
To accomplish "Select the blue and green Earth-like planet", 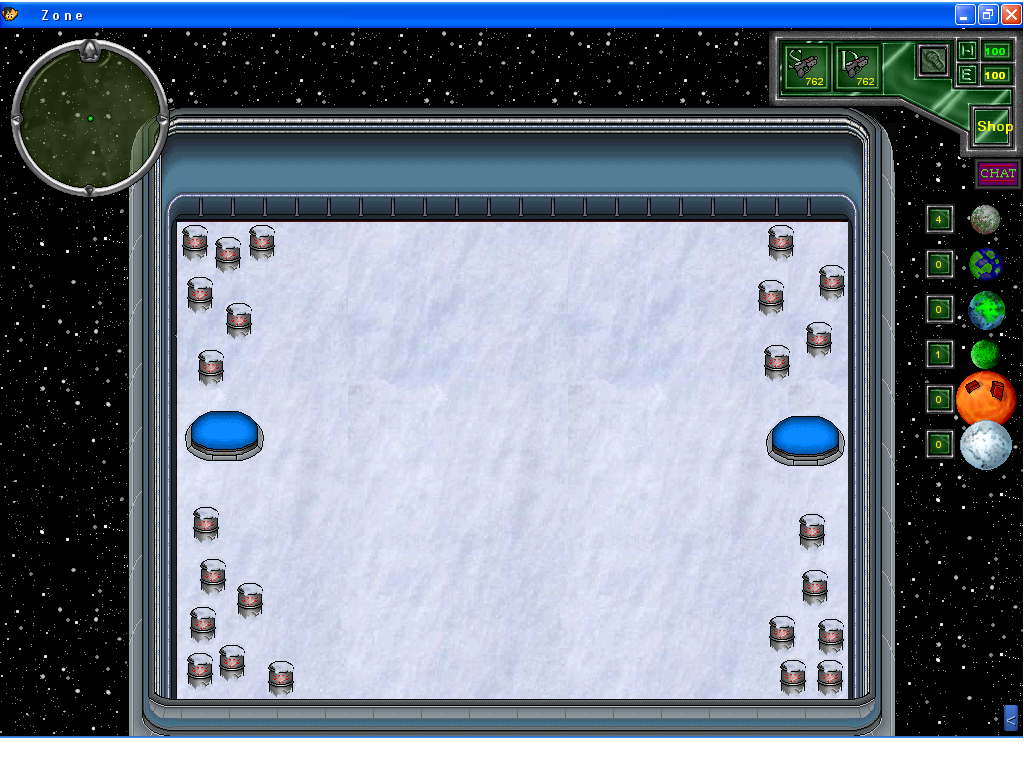I will pos(985,264).
